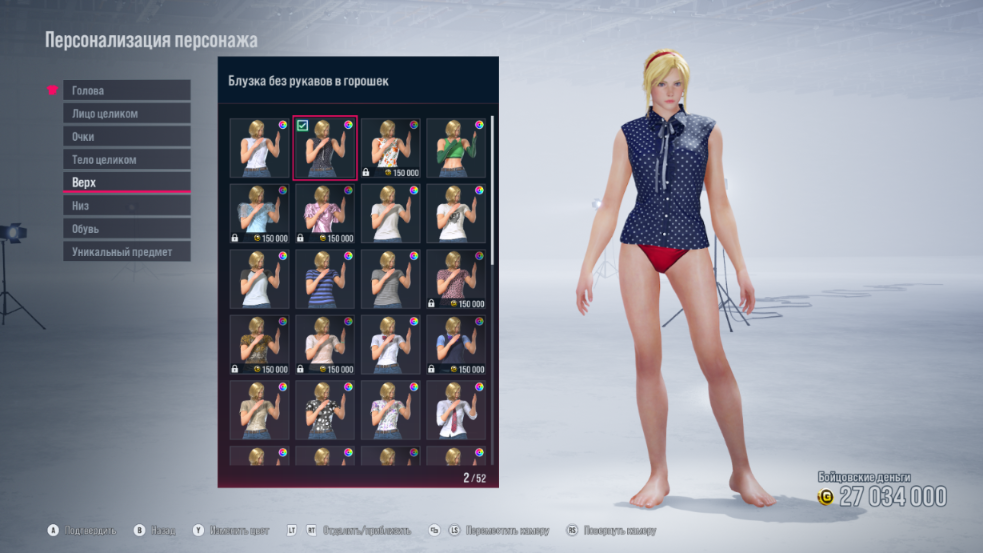Open the Обувь category
Image resolution: width=983 pixels, height=553 pixels.
pyautogui.click(x=126, y=228)
